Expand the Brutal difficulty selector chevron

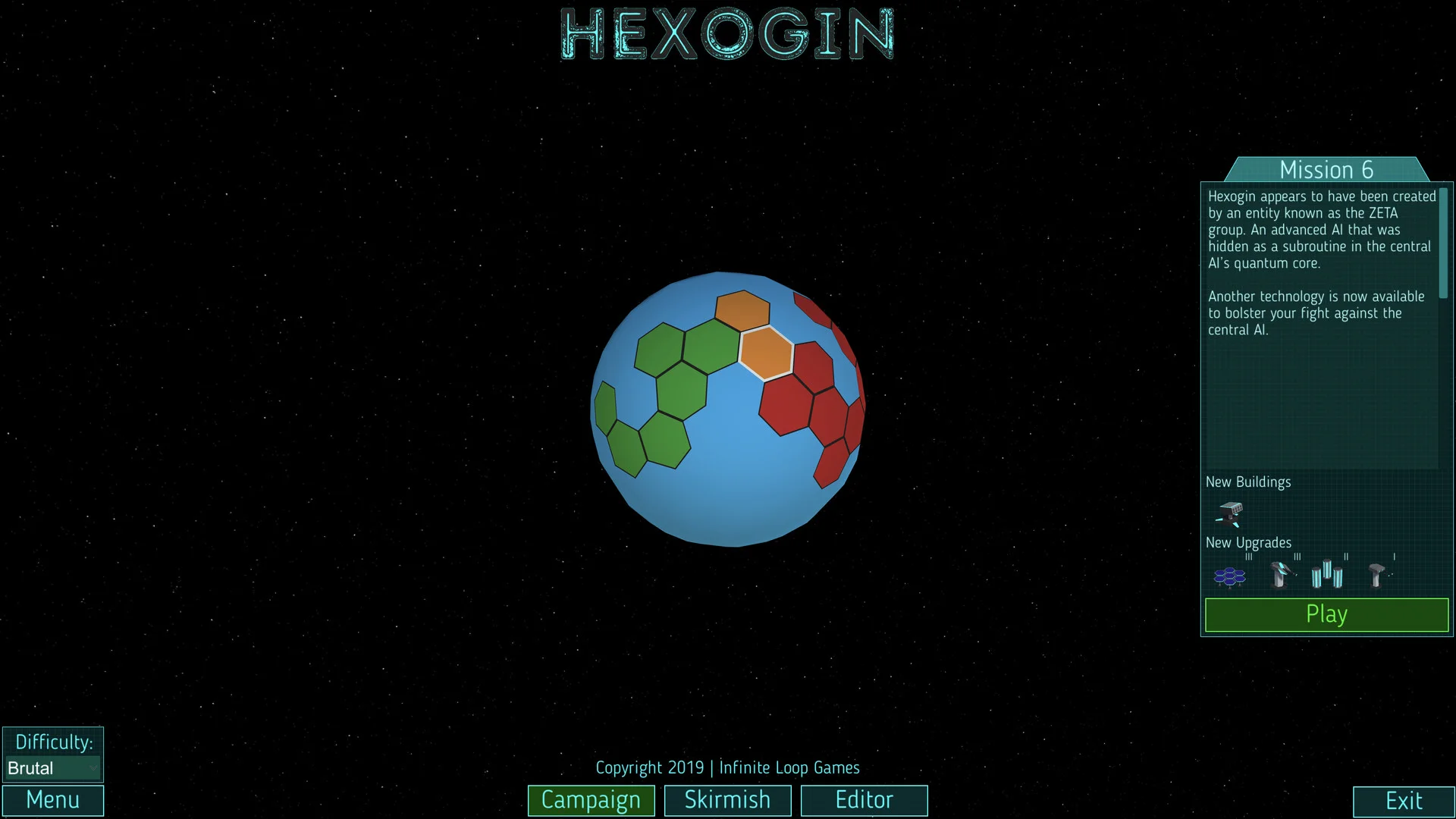point(93,768)
